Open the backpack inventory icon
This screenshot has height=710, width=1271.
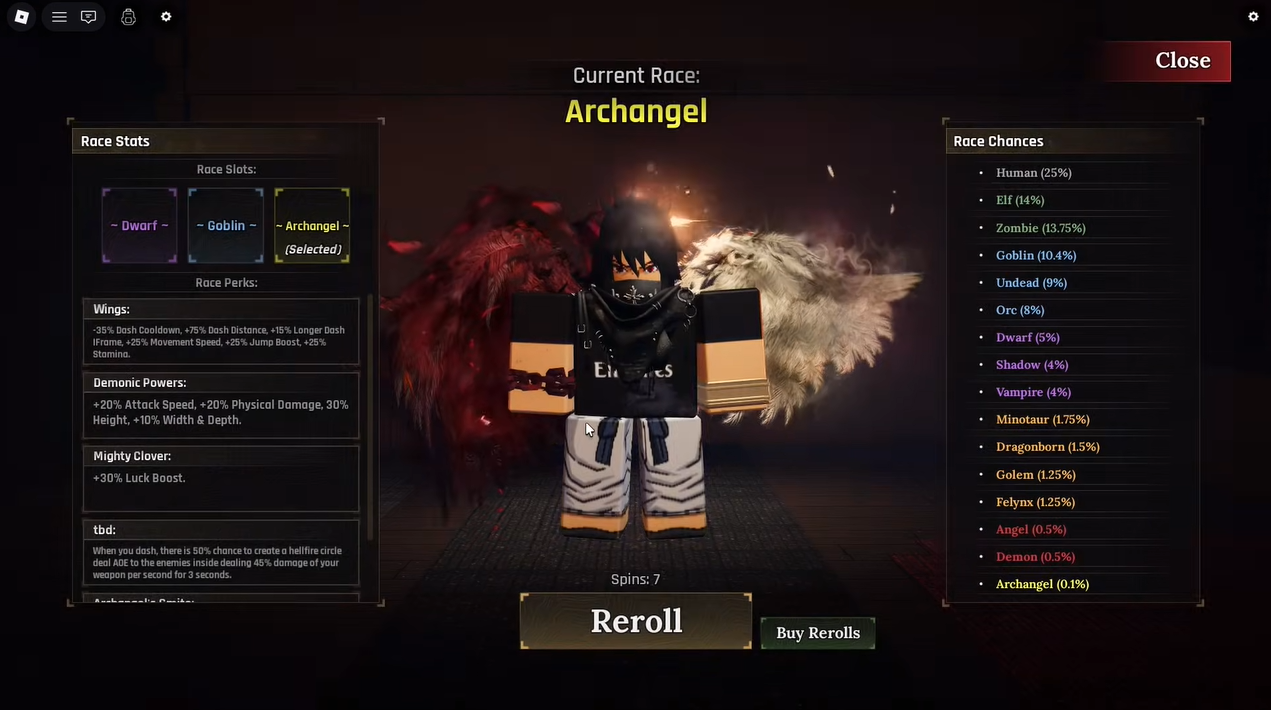point(128,17)
